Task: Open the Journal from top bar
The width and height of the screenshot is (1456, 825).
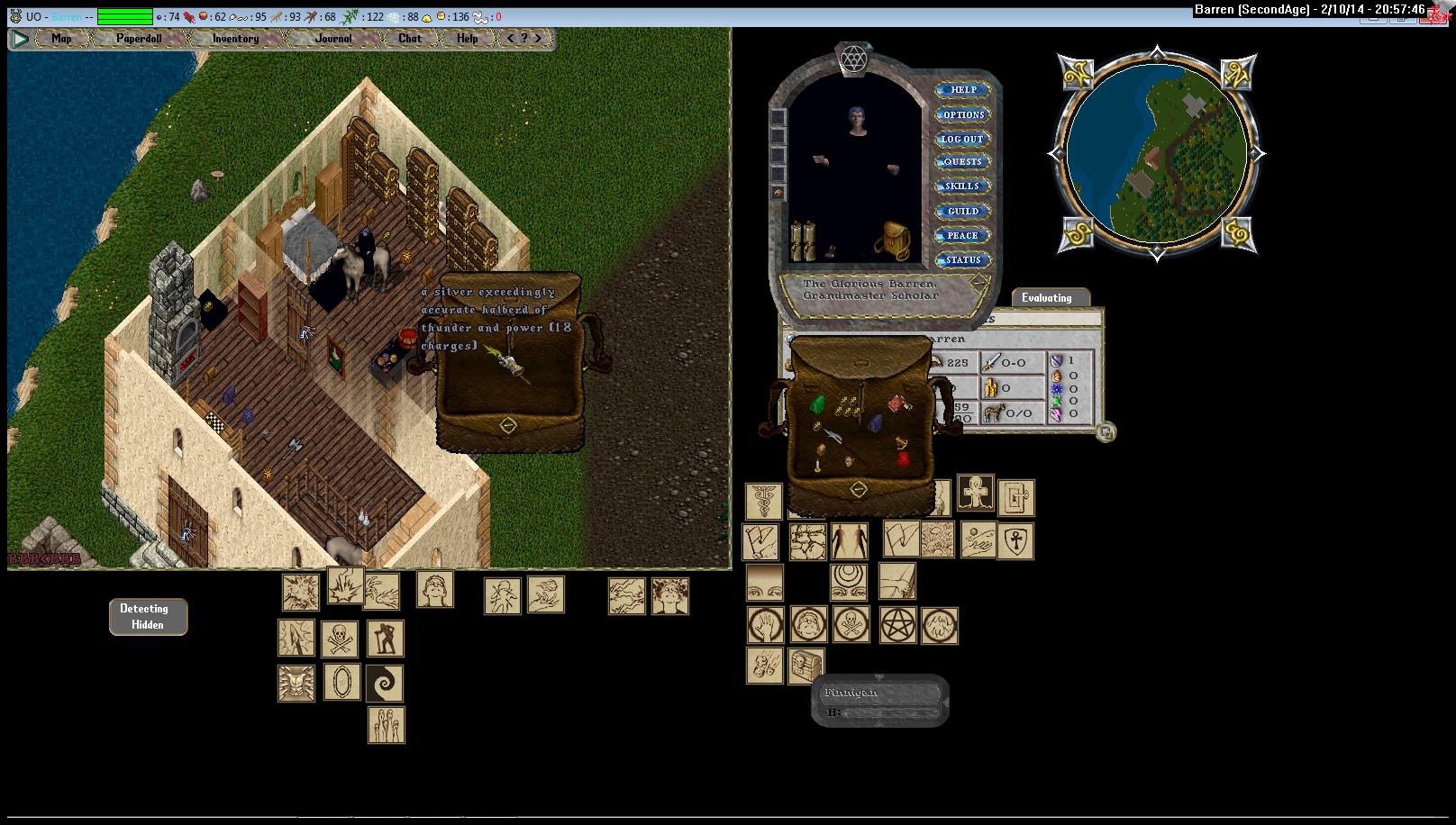Action: click(x=333, y=39)
